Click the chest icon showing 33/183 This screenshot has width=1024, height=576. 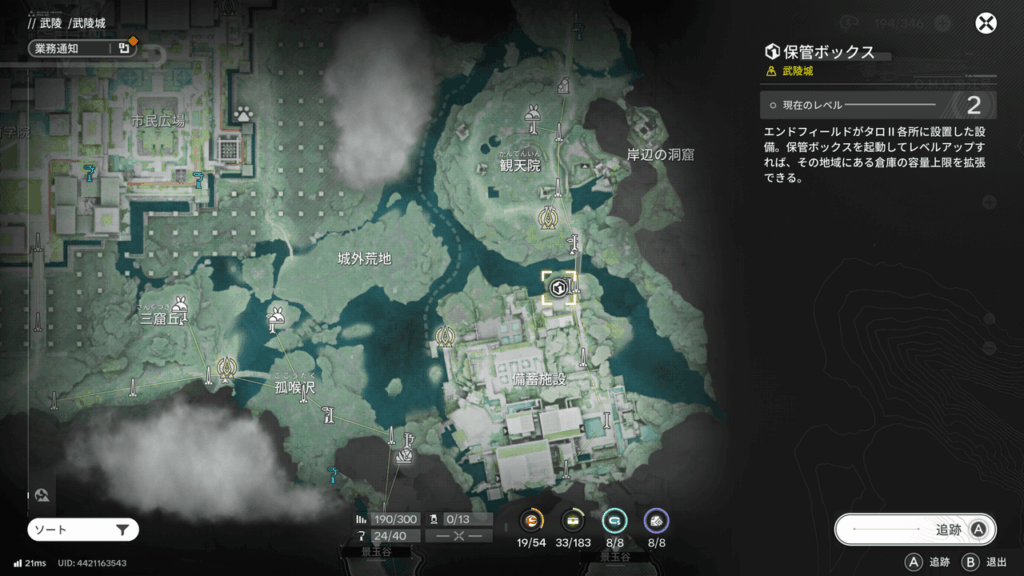[x=573, y=520]
